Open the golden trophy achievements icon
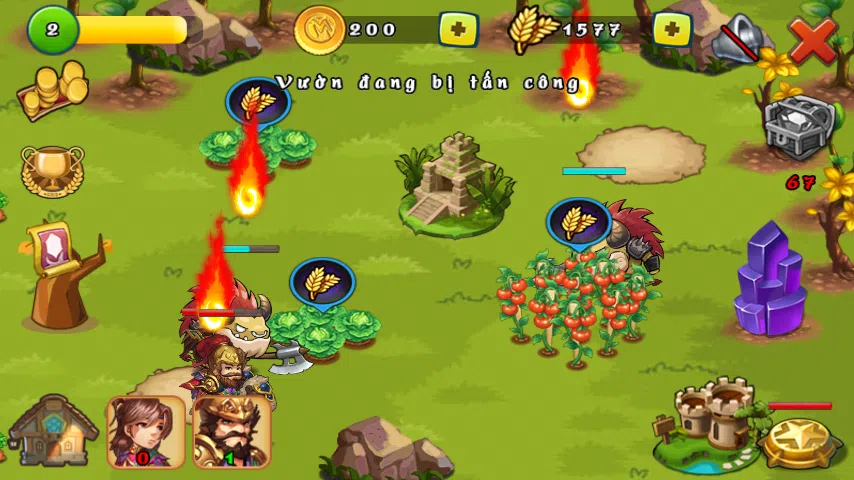The image size is (854, 480). click(x=52, y=170)
